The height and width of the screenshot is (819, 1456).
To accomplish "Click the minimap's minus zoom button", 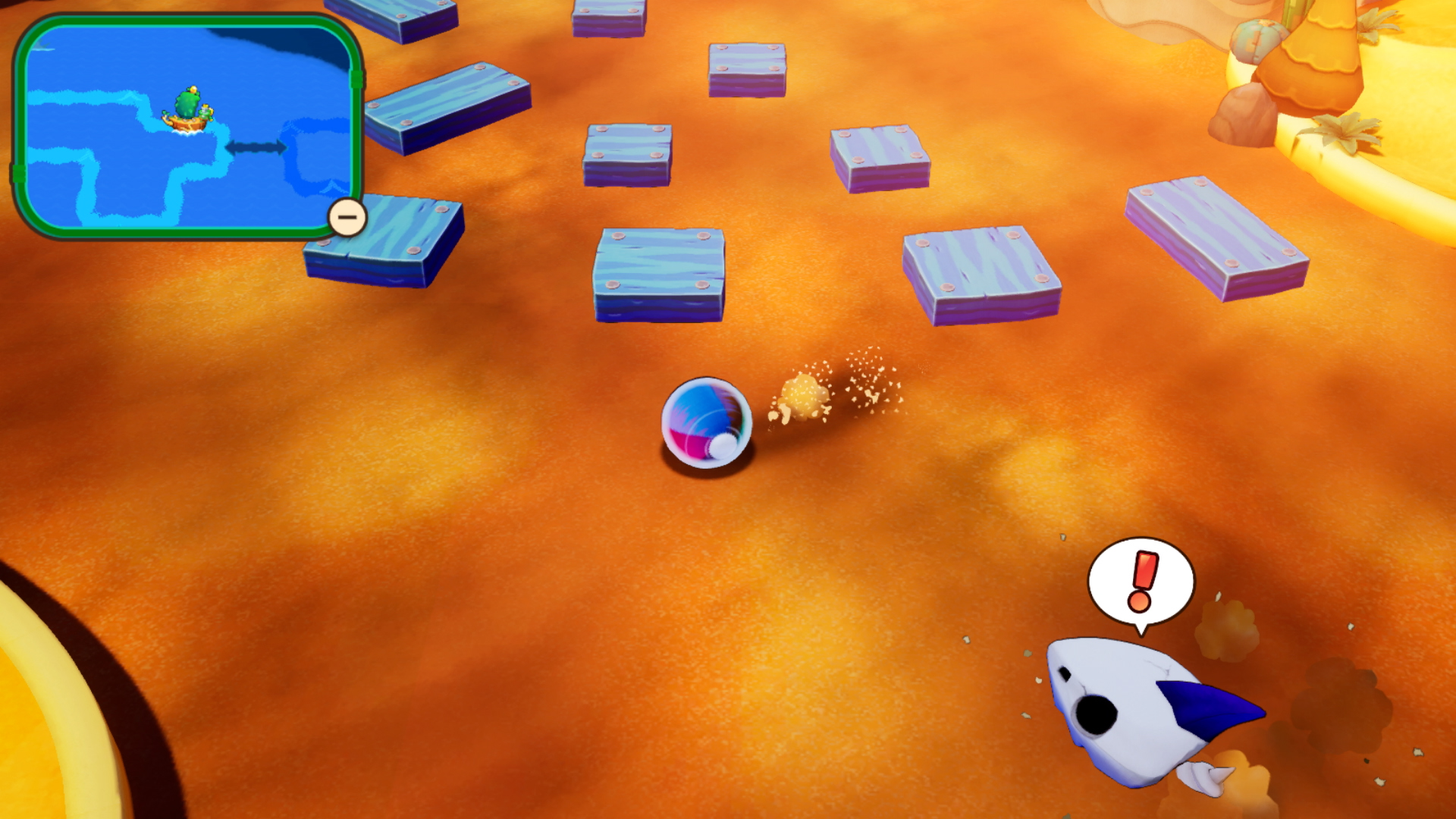I will 347,217.
